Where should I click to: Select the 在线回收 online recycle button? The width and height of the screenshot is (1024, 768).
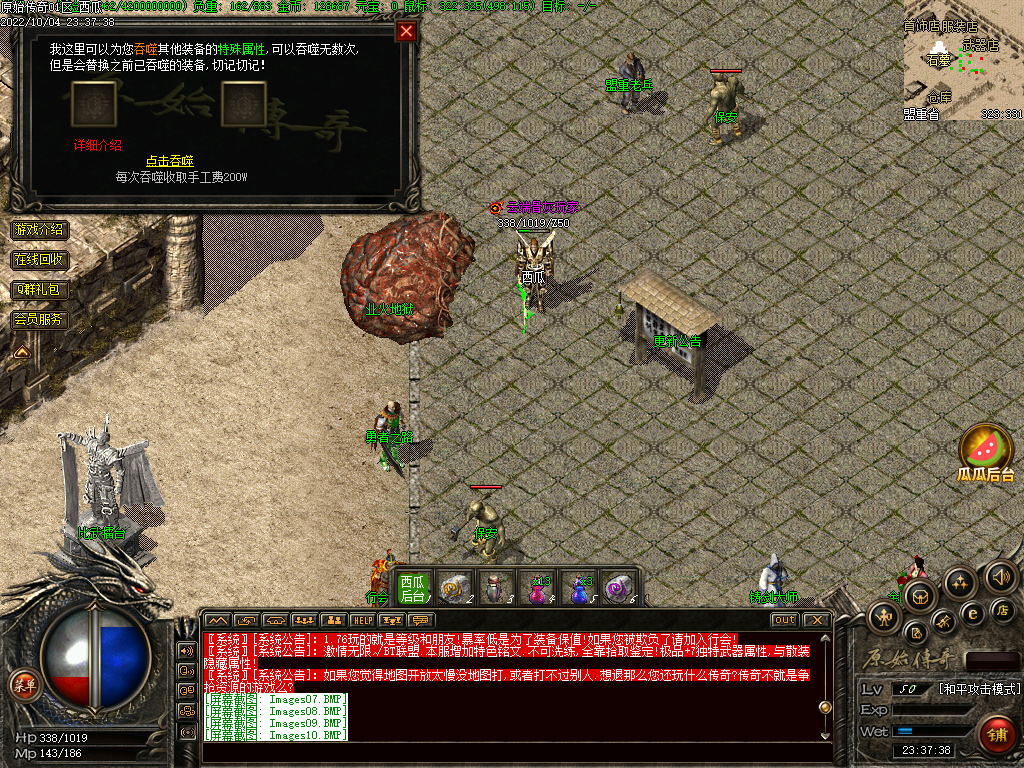coord(39,260)
